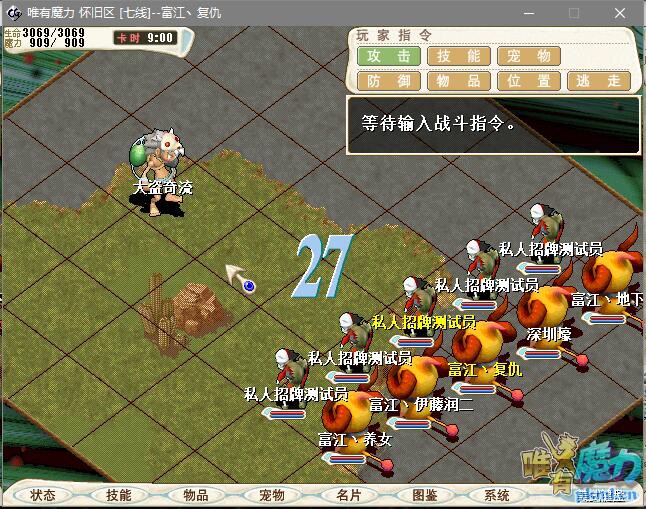Select 物品 in the battle command panel

459,81
